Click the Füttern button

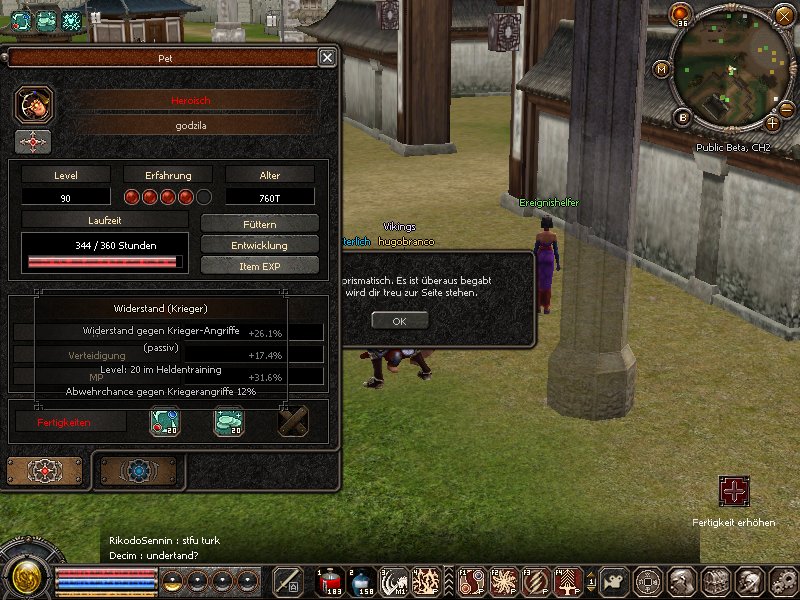[x=260, y=224]
